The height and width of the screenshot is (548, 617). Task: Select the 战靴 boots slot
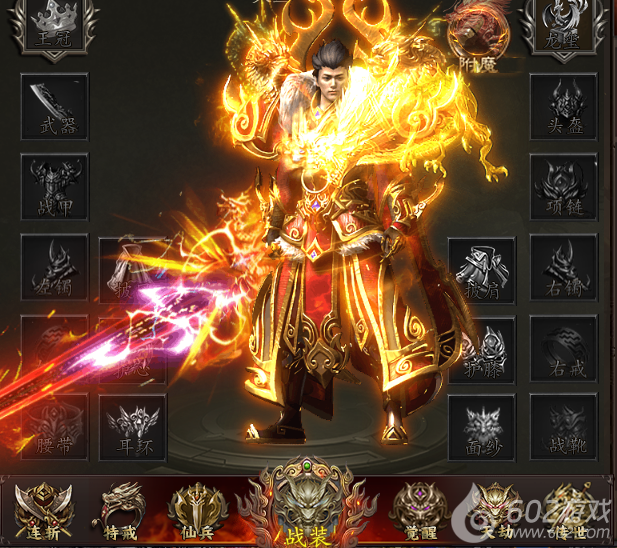click(563, 427)
